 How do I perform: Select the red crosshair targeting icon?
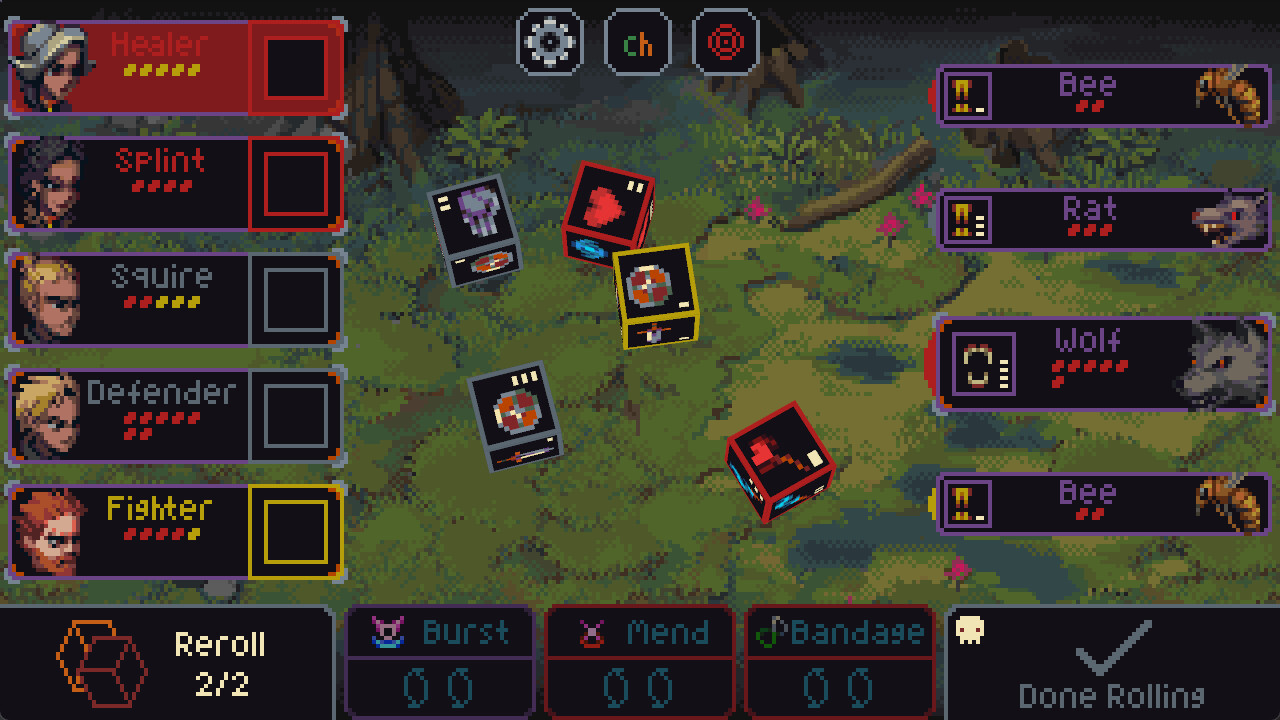pyautogui.click(x=725, y=41)
